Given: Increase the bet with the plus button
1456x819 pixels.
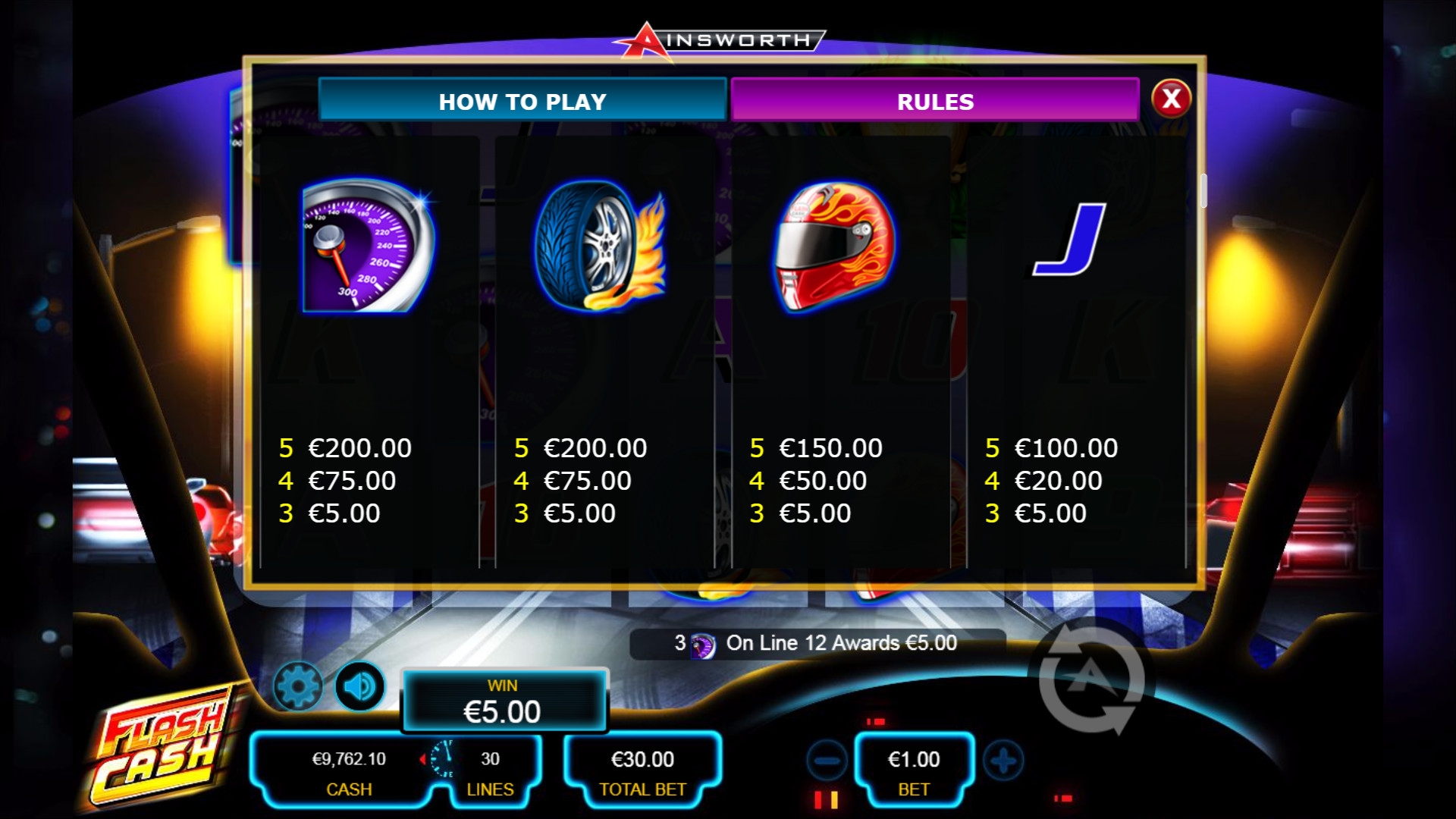Looking at the screenshot, I should [1003, 760].
